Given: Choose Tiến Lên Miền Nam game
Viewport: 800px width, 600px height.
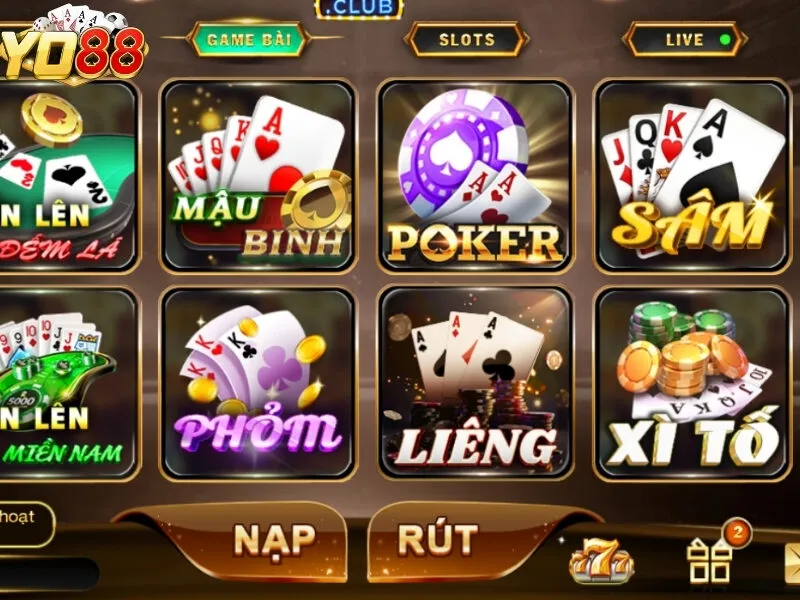Looking at the screenshot, I should click(65, 384).
